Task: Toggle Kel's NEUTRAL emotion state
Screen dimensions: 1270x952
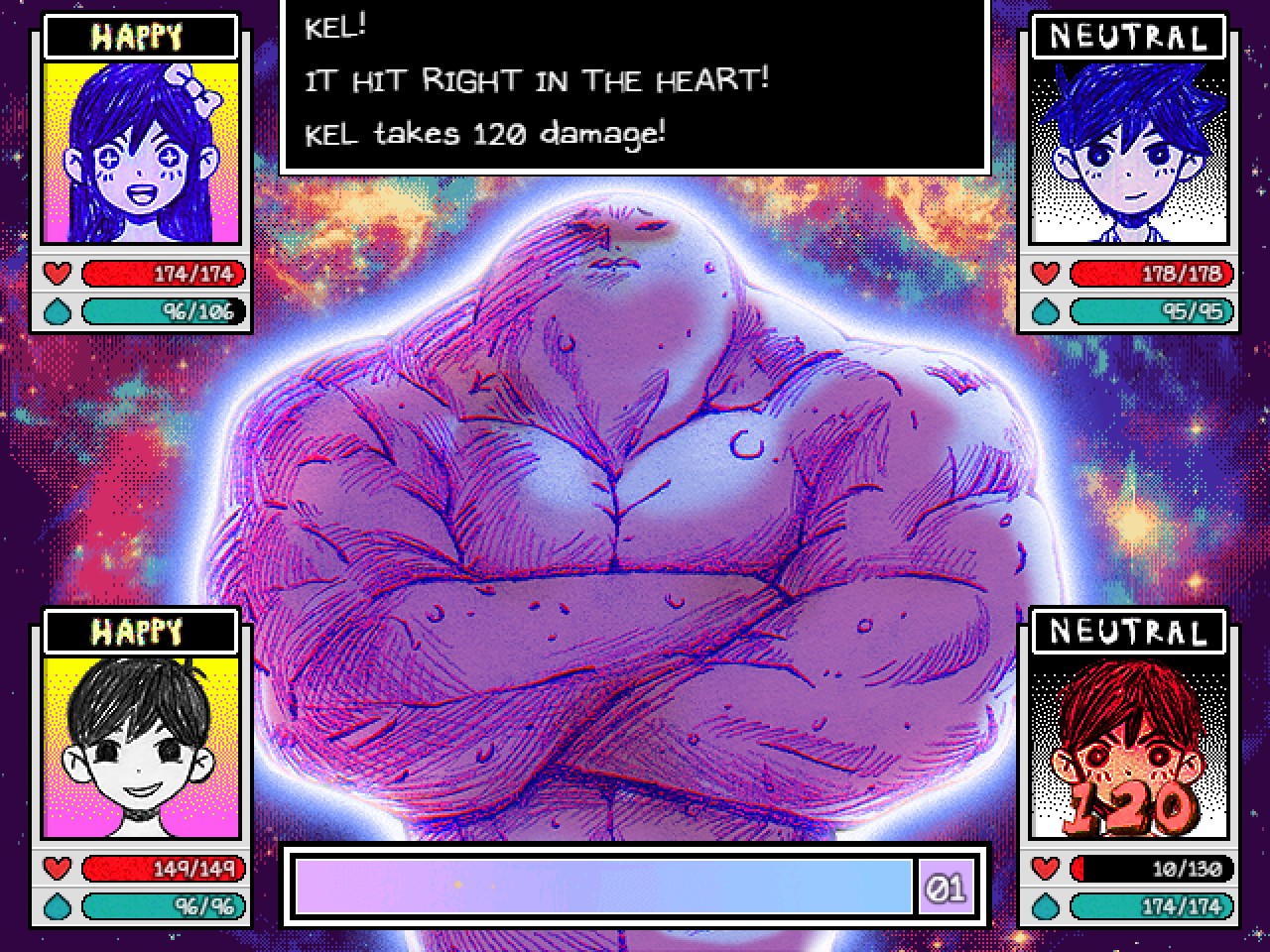Action: coord(1127,36)
